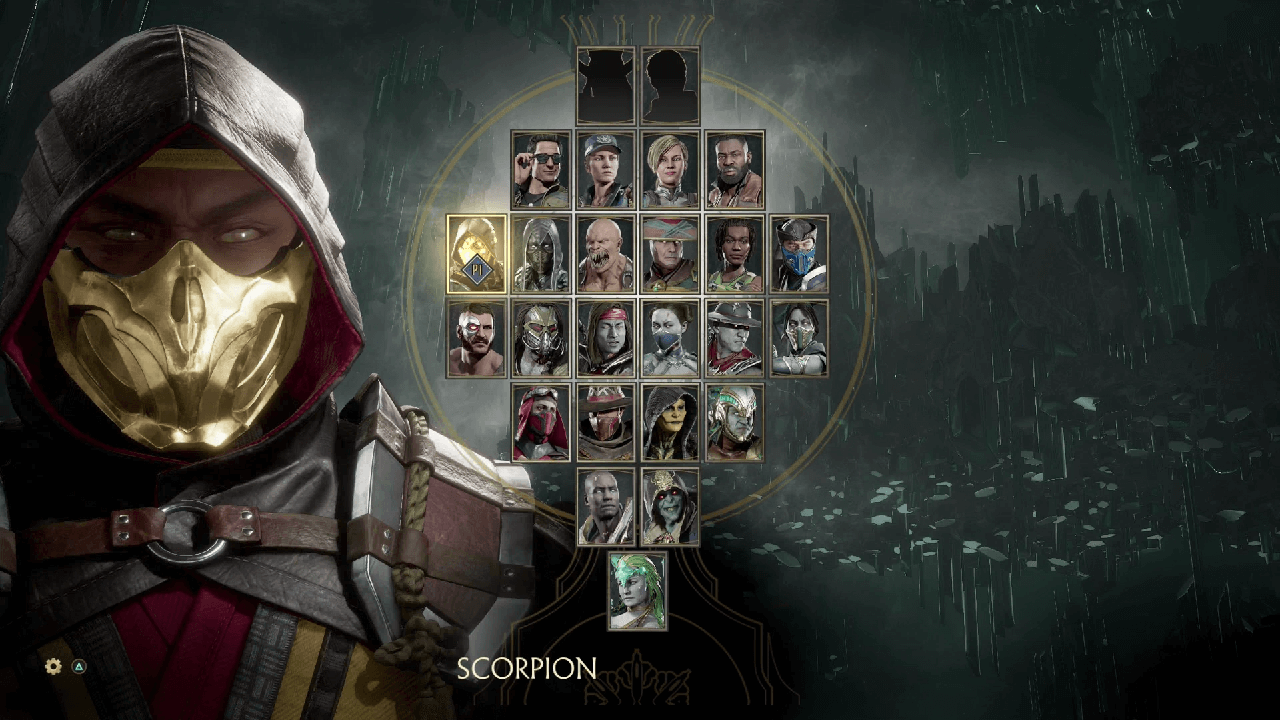Choose Sub-Zero in the blue mask
This screenshot has height=720, width=1280.
pos(799,254)
